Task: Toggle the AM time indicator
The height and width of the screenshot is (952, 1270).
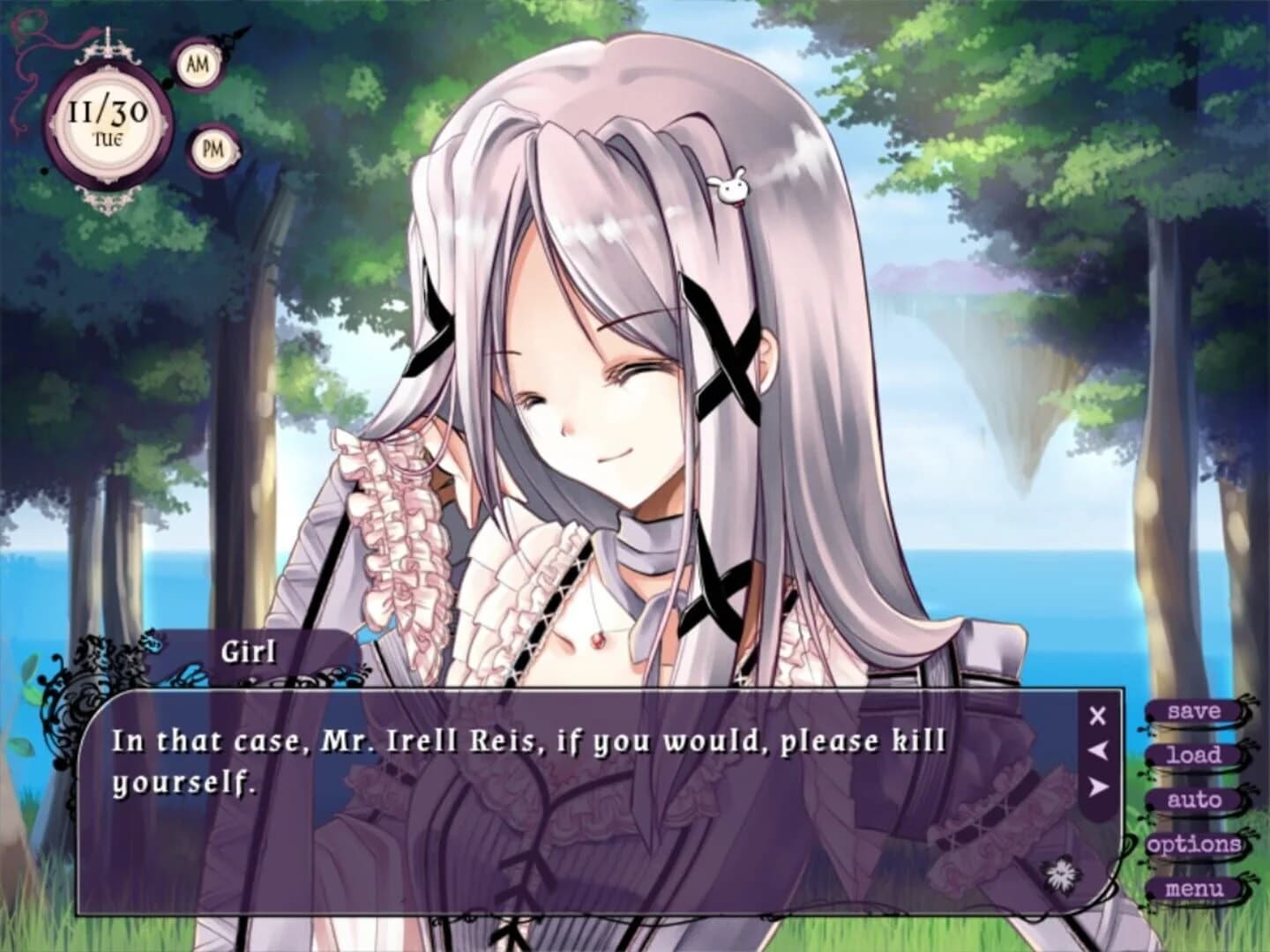Action: [199, 63]
